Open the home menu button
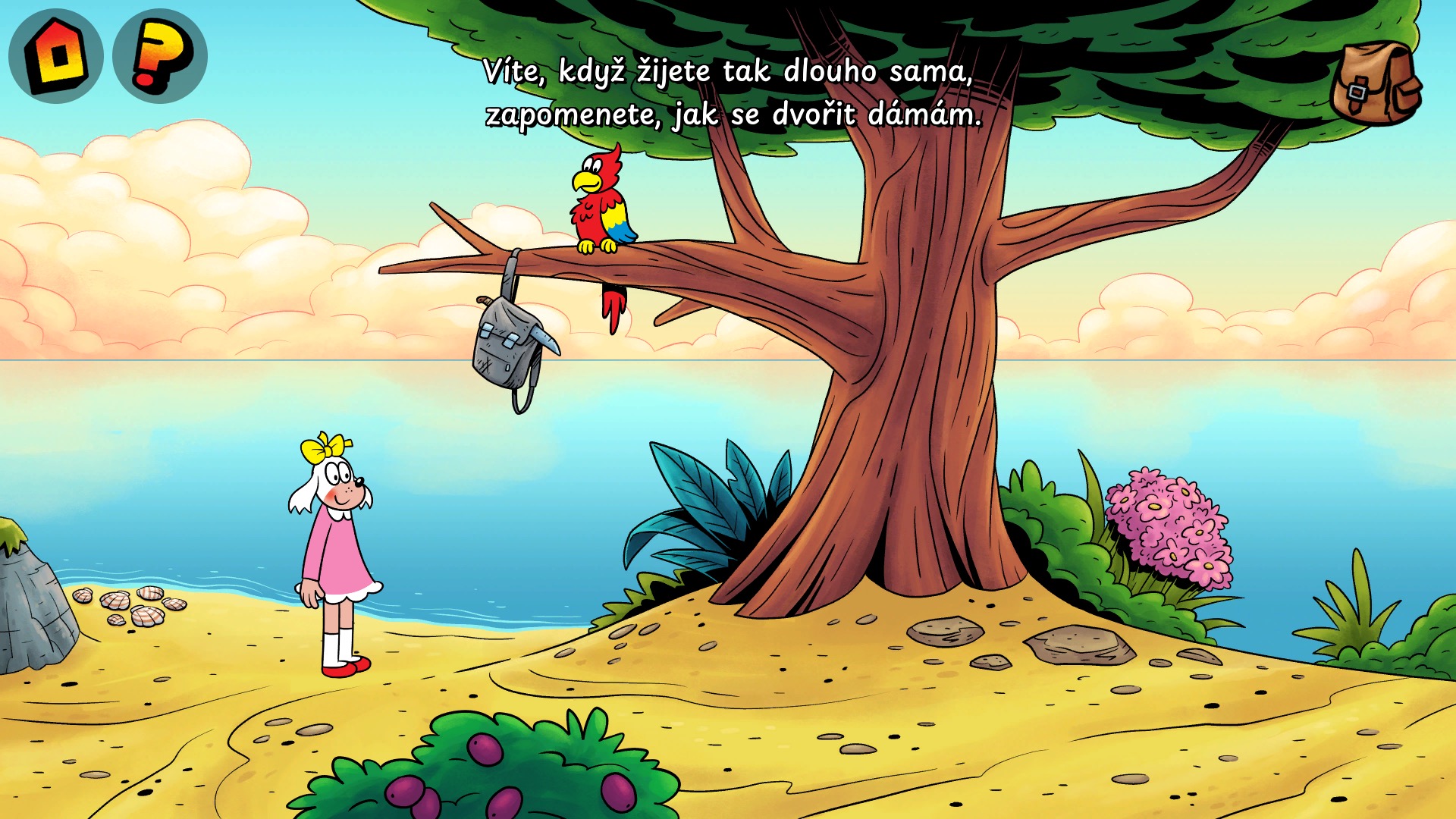Viewport: 1456px width, 819px height. click(56, 56)
